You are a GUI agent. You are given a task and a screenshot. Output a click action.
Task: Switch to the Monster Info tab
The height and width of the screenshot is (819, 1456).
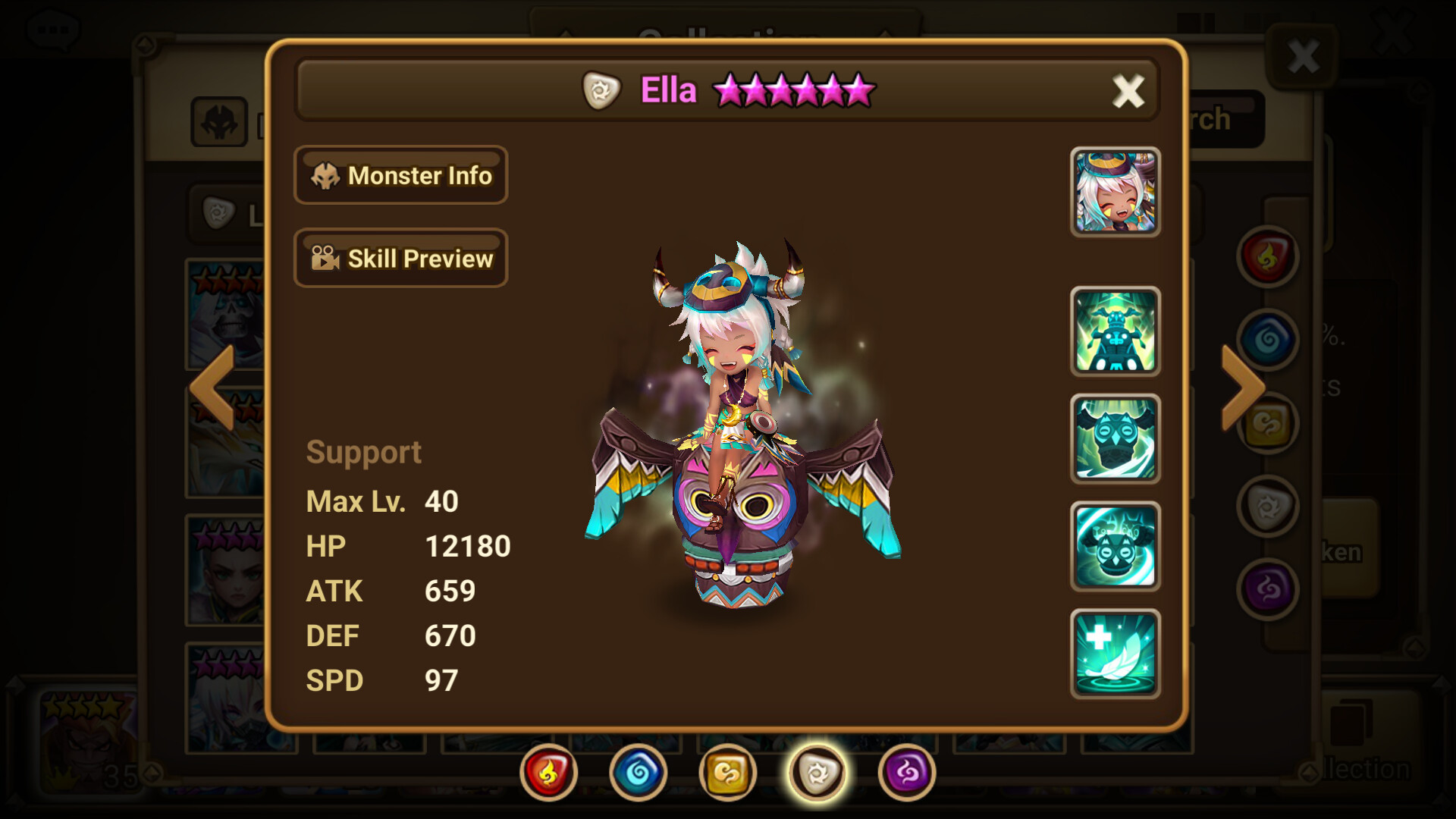click(x=401, y=175)
